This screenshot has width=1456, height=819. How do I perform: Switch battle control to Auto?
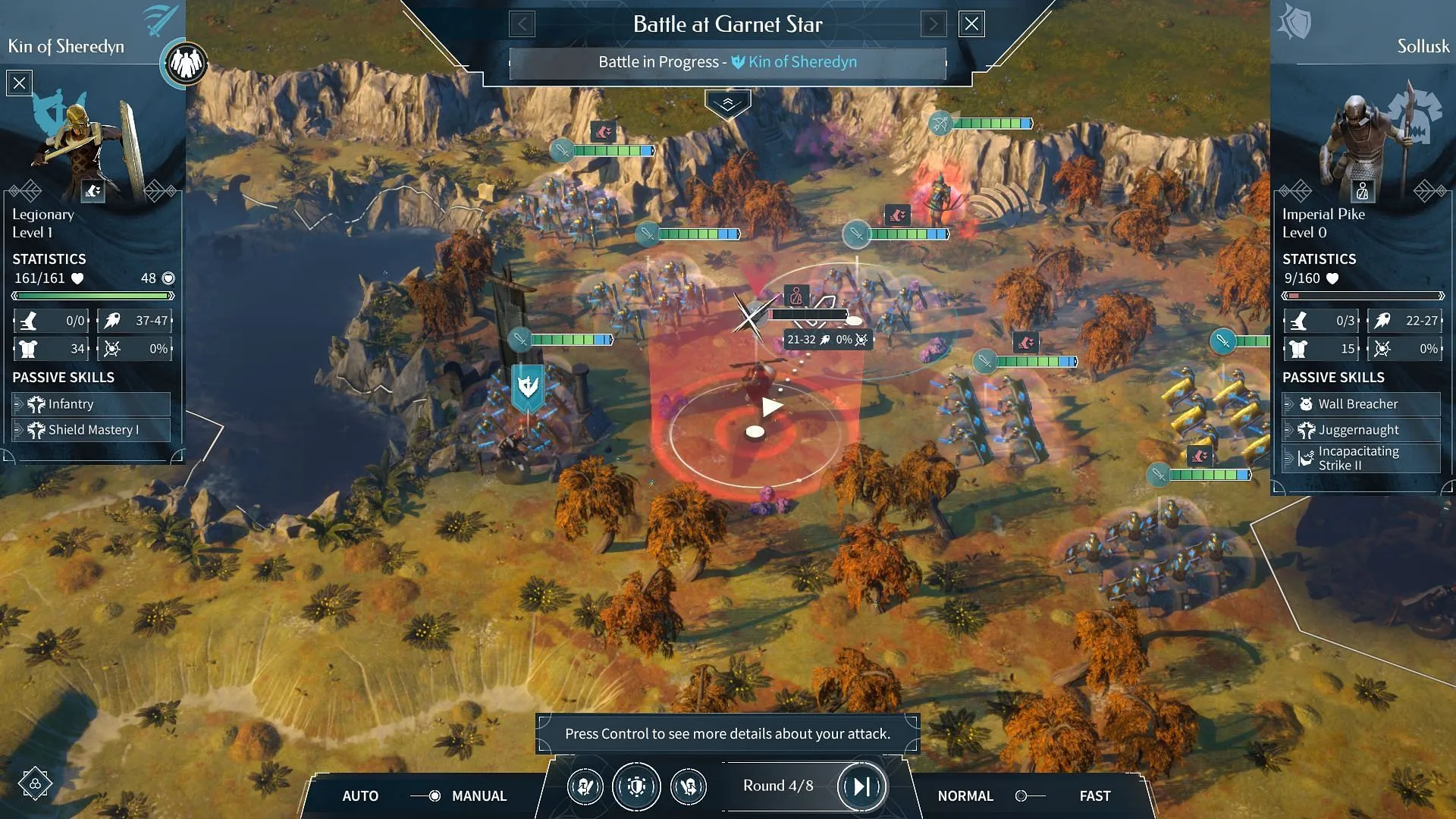(360, 795)
